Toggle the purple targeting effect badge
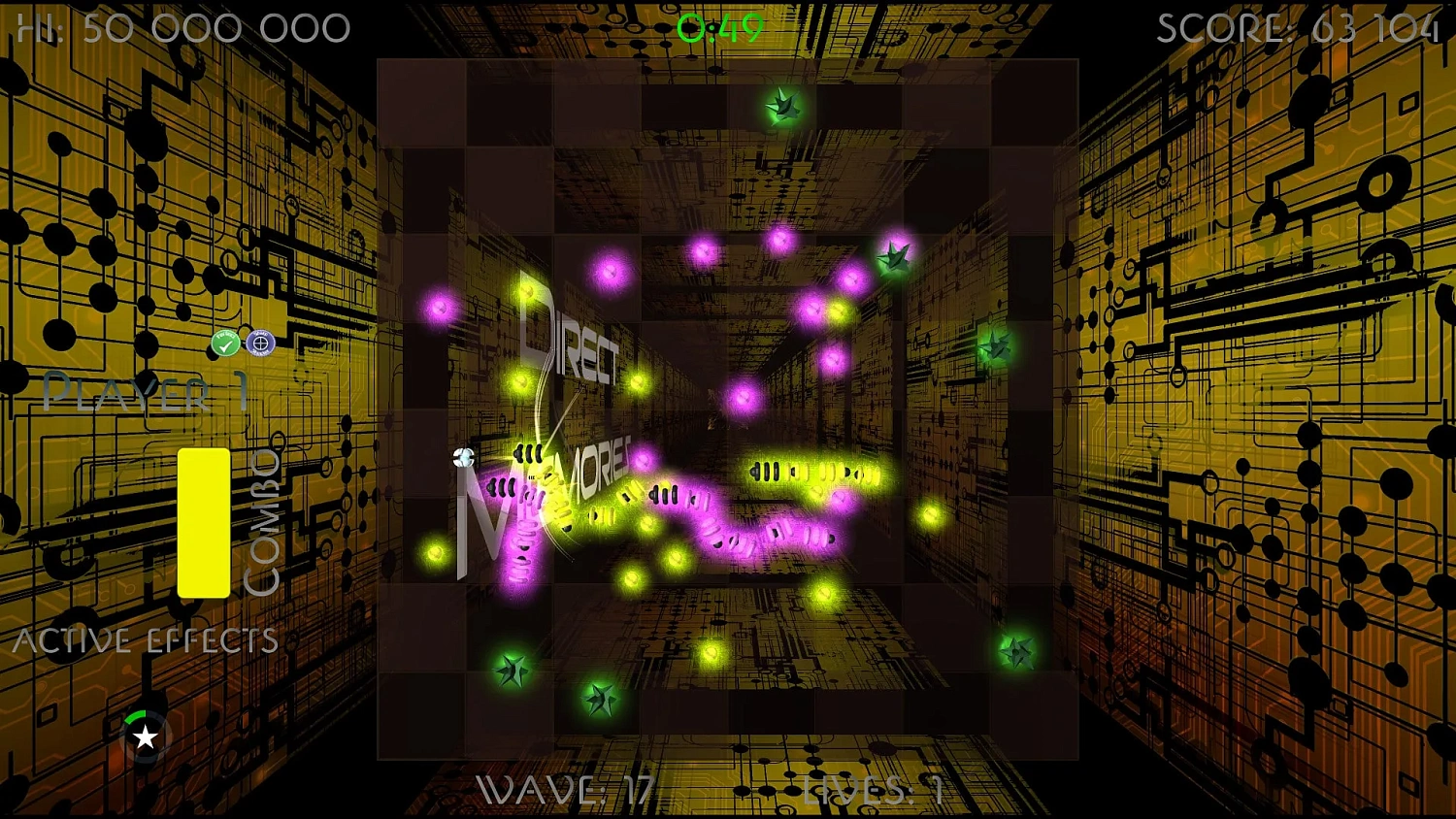Viewport: 1456px width, 819px height. 261,344
